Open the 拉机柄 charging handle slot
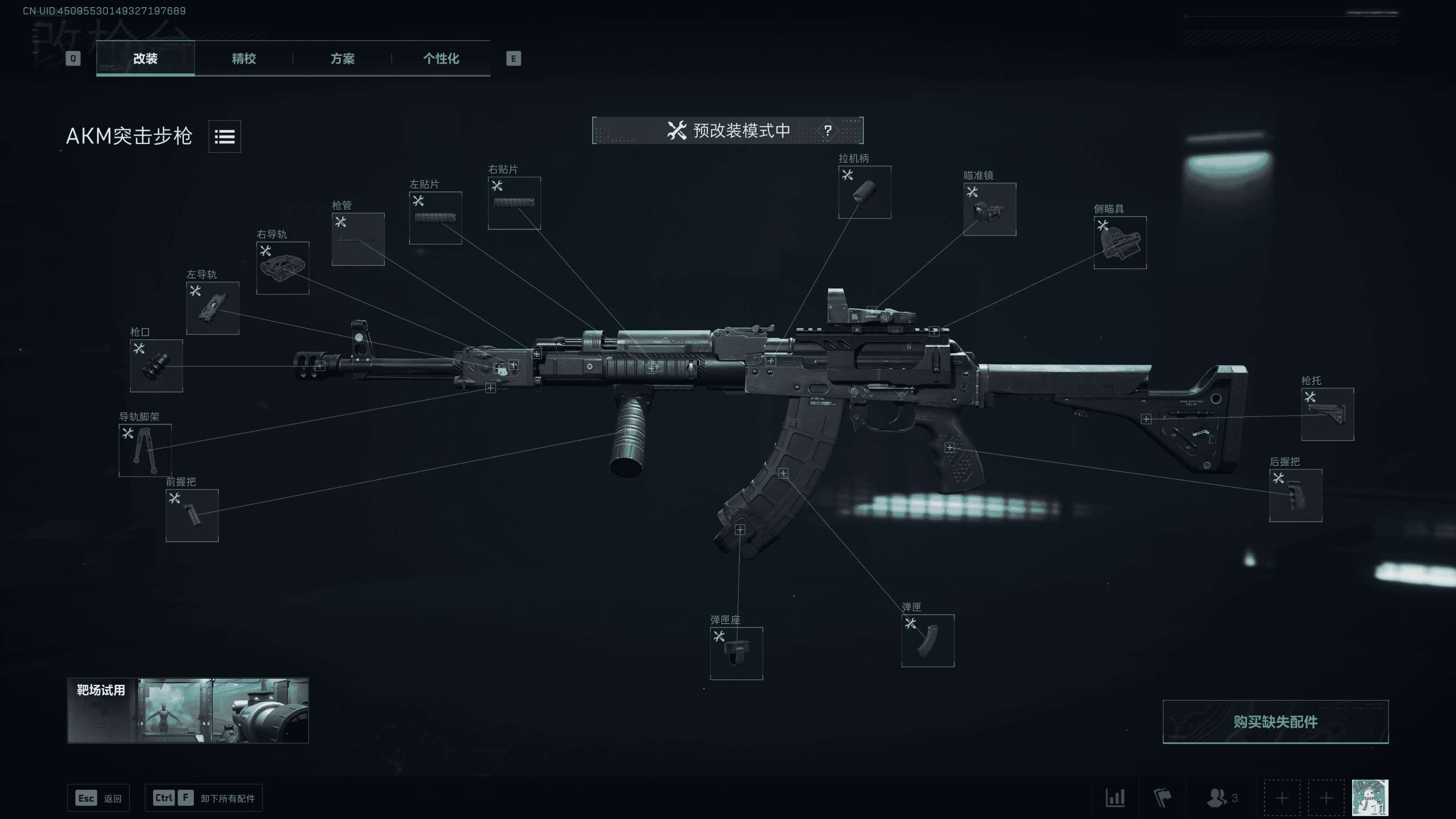Image resolution: width=1456 pixels, height=819 pixels. (864, 192)
